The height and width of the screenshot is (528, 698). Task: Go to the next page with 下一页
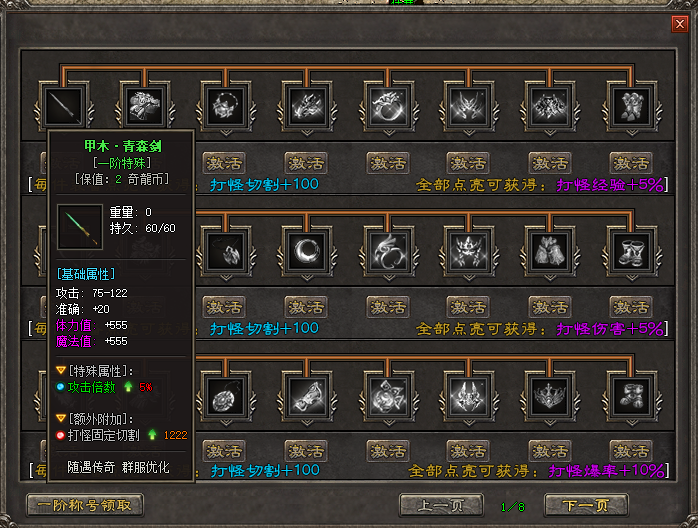pos(585,505)
